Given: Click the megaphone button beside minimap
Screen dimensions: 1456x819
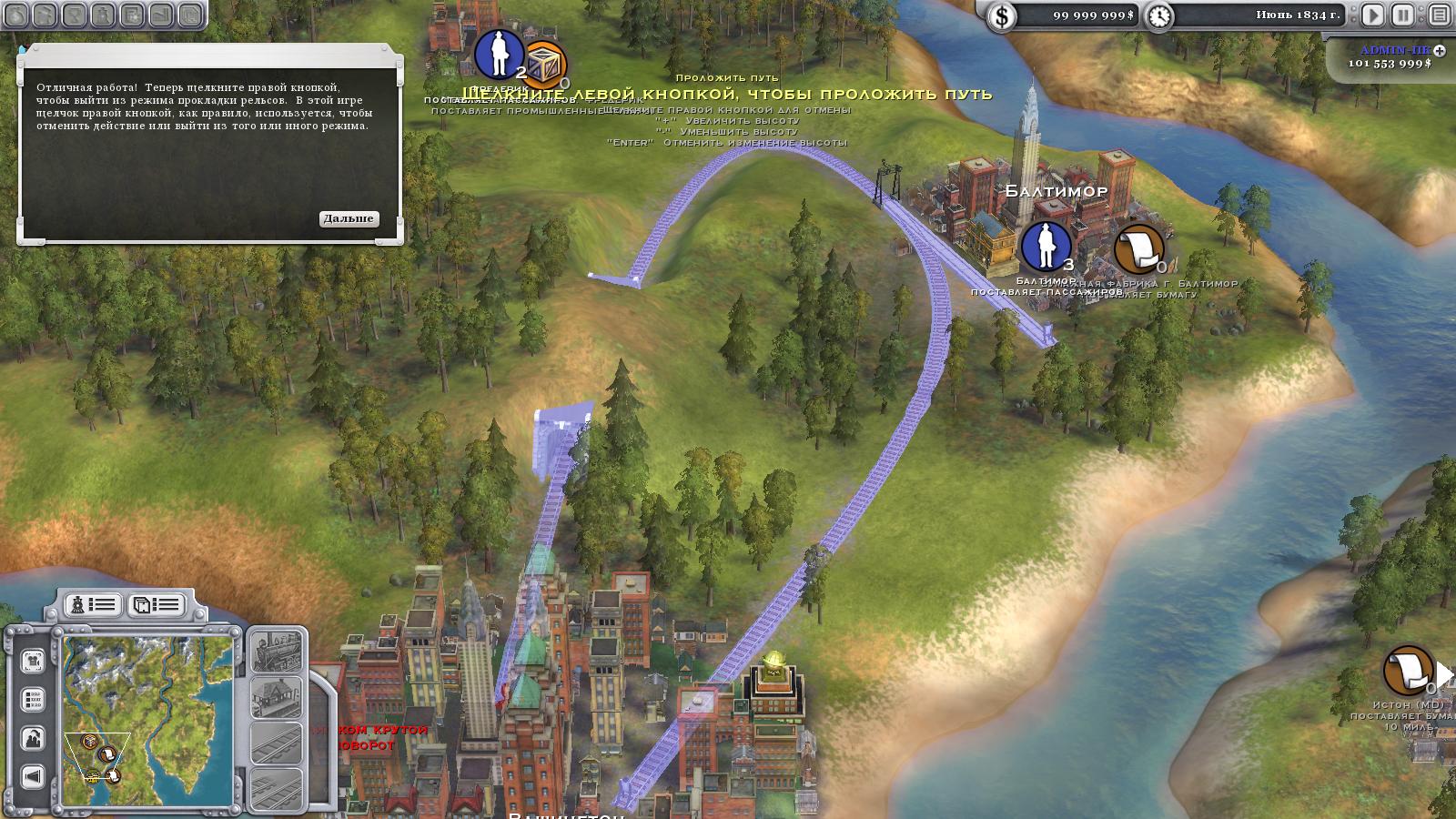Looking at the screenshot, I should [33, 776].
